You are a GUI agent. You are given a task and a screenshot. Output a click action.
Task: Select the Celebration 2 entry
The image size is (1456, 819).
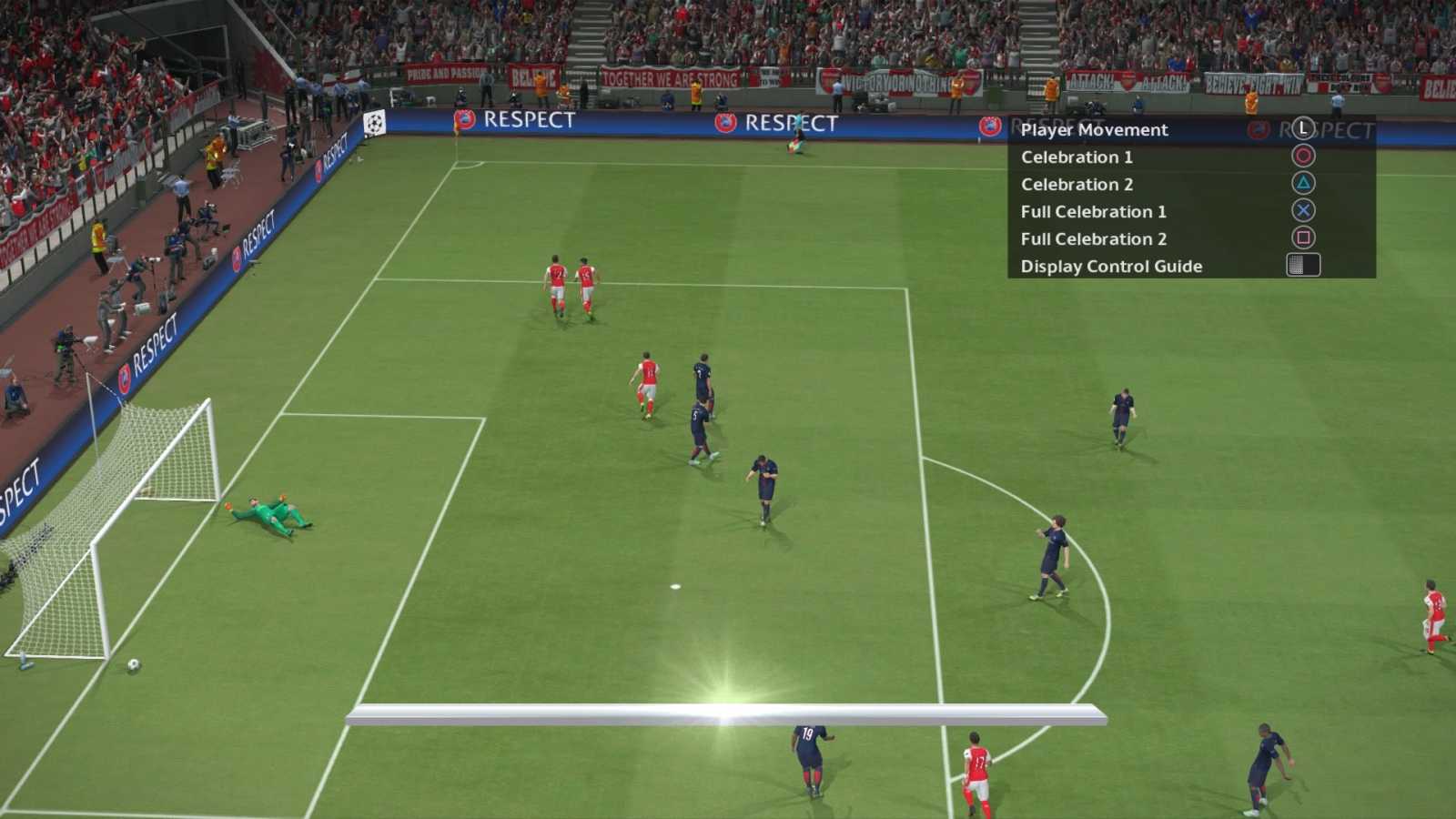1077,184
